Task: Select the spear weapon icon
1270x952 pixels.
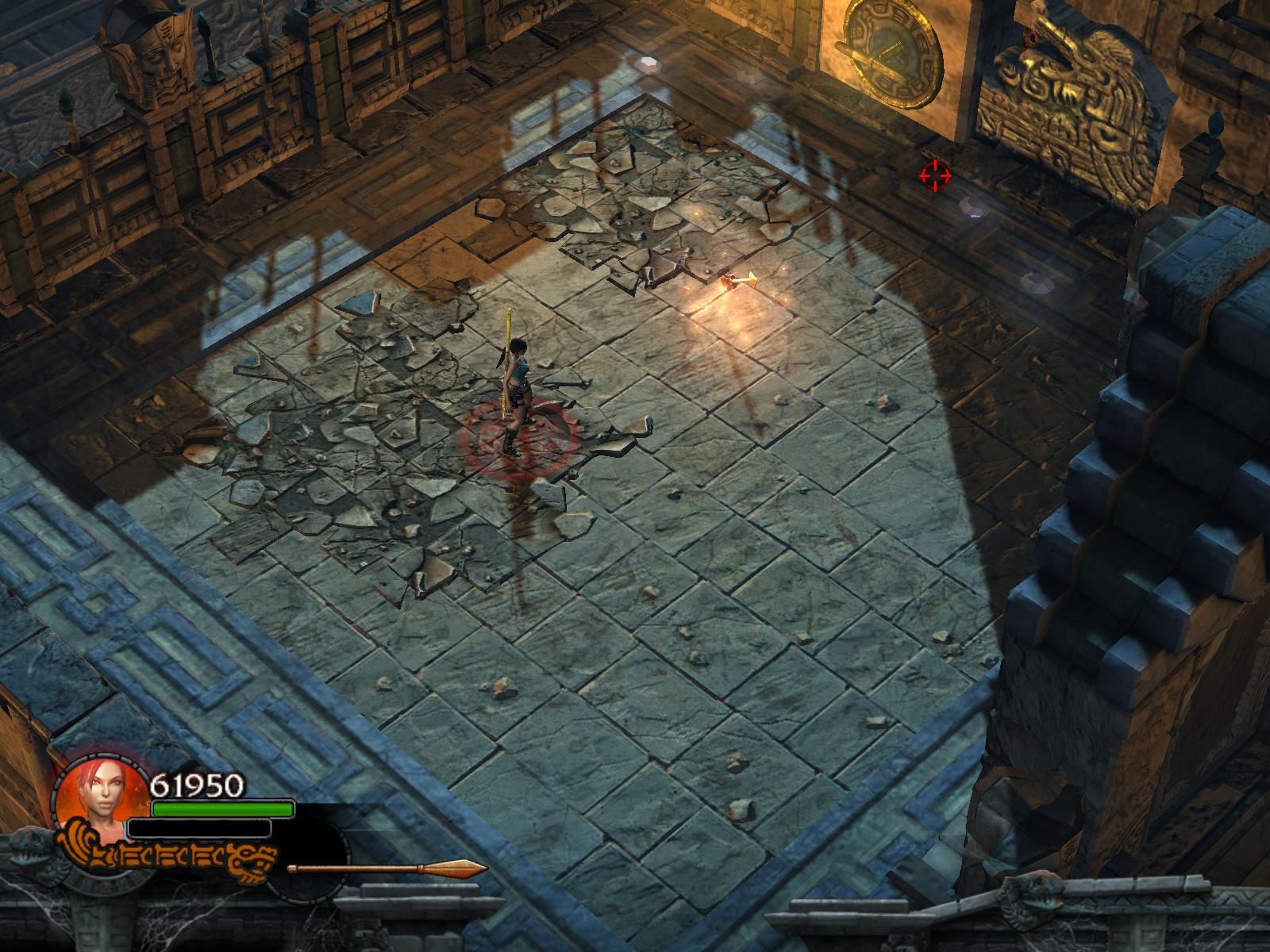Action: click(387, 869)
